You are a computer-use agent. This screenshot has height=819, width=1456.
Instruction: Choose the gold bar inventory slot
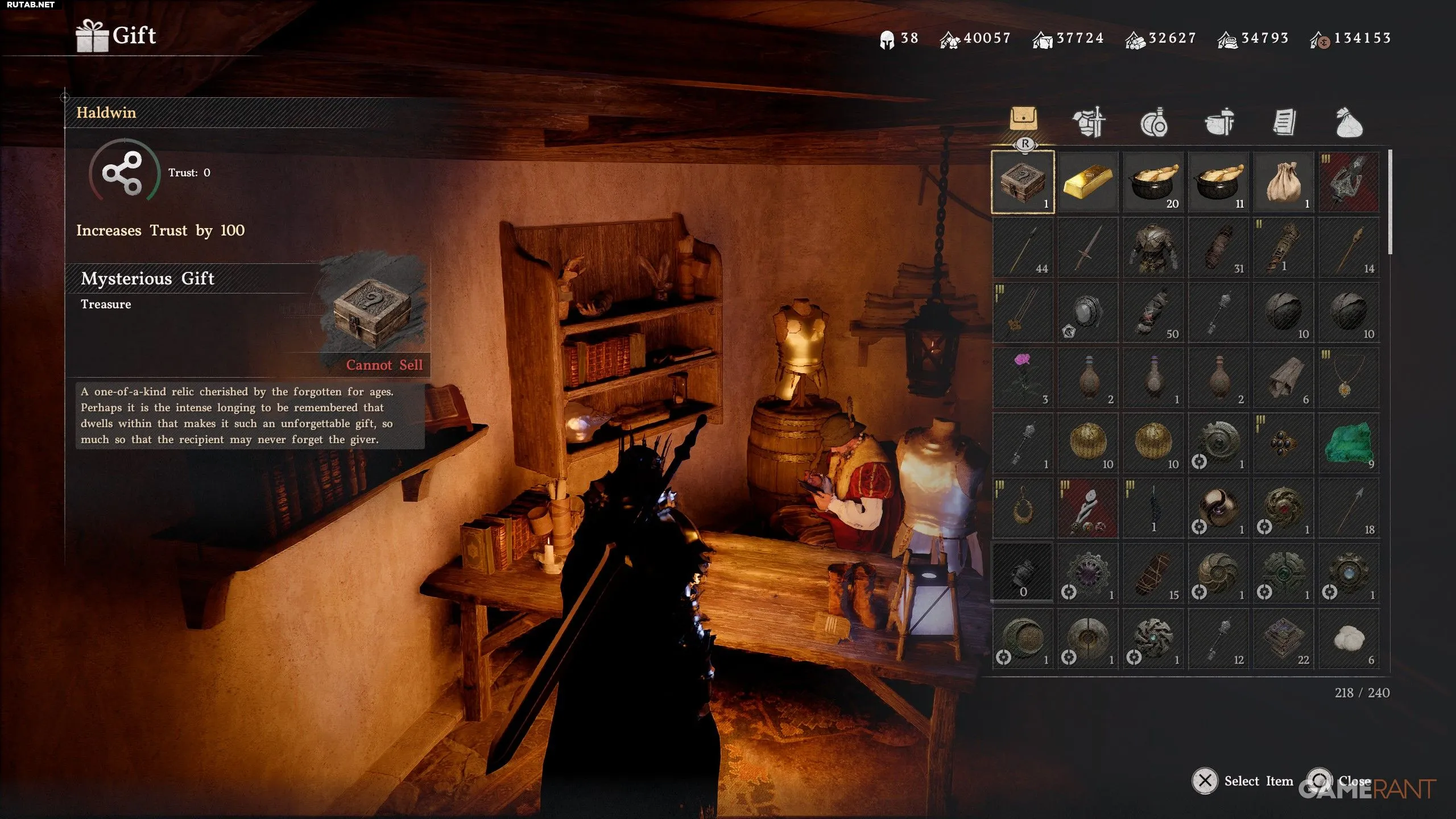1087,182
